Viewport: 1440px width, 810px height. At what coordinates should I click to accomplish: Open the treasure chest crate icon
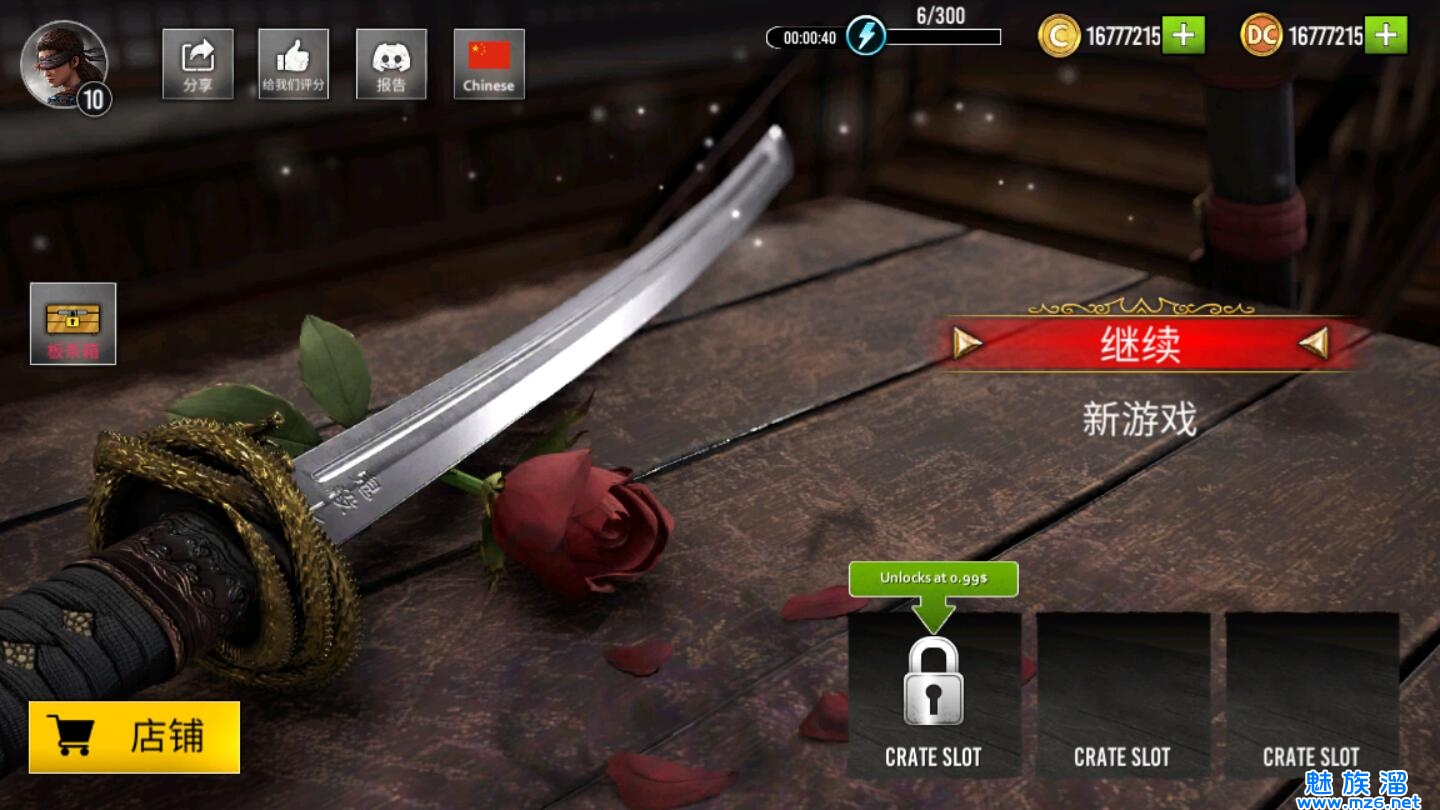click(x=73, y=323)
